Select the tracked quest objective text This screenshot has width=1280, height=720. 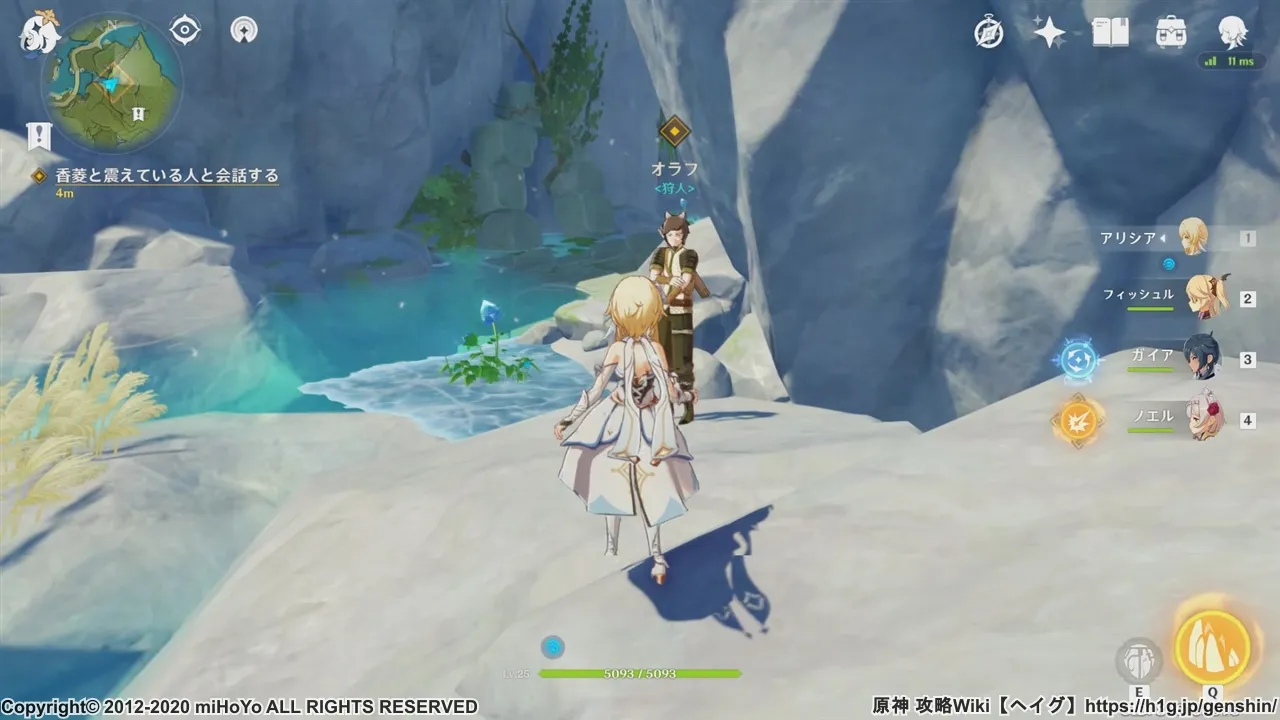tap(167, 176)
